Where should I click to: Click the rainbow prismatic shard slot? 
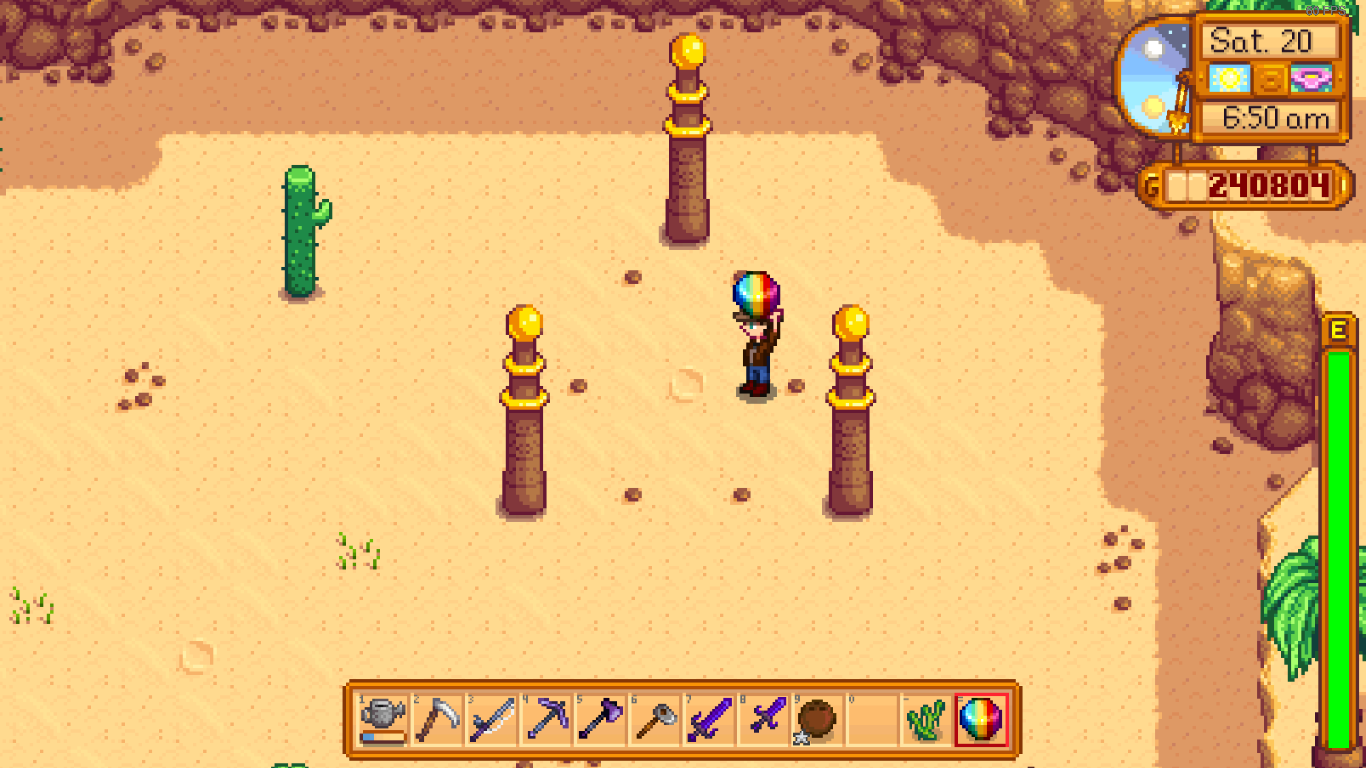(x=980, y=720)
